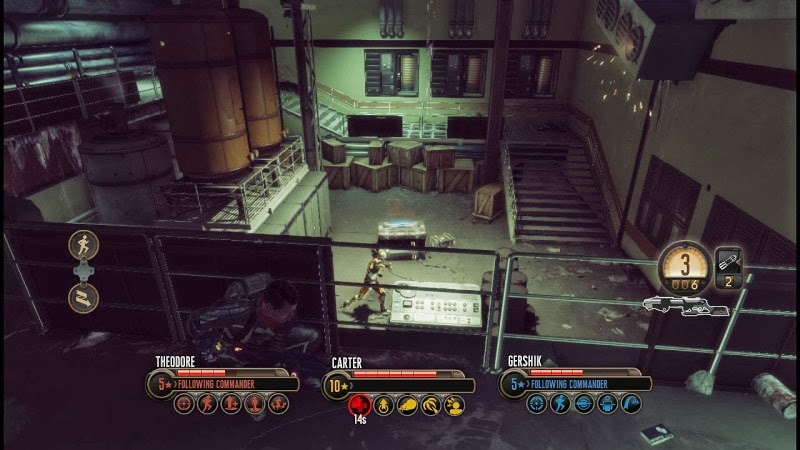Image resolution: width=800 pixels, height=450 pixels.
Task: Select Theodore's squad status panel
Action: pos(223,383)
